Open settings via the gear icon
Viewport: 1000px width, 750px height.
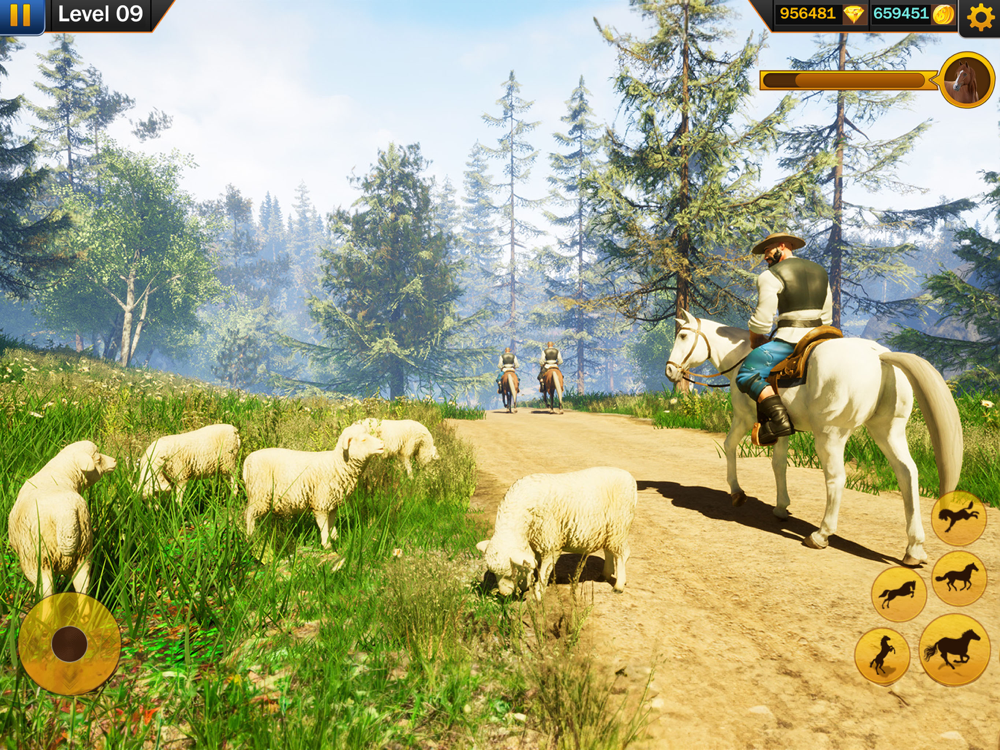tap(978, 17)
